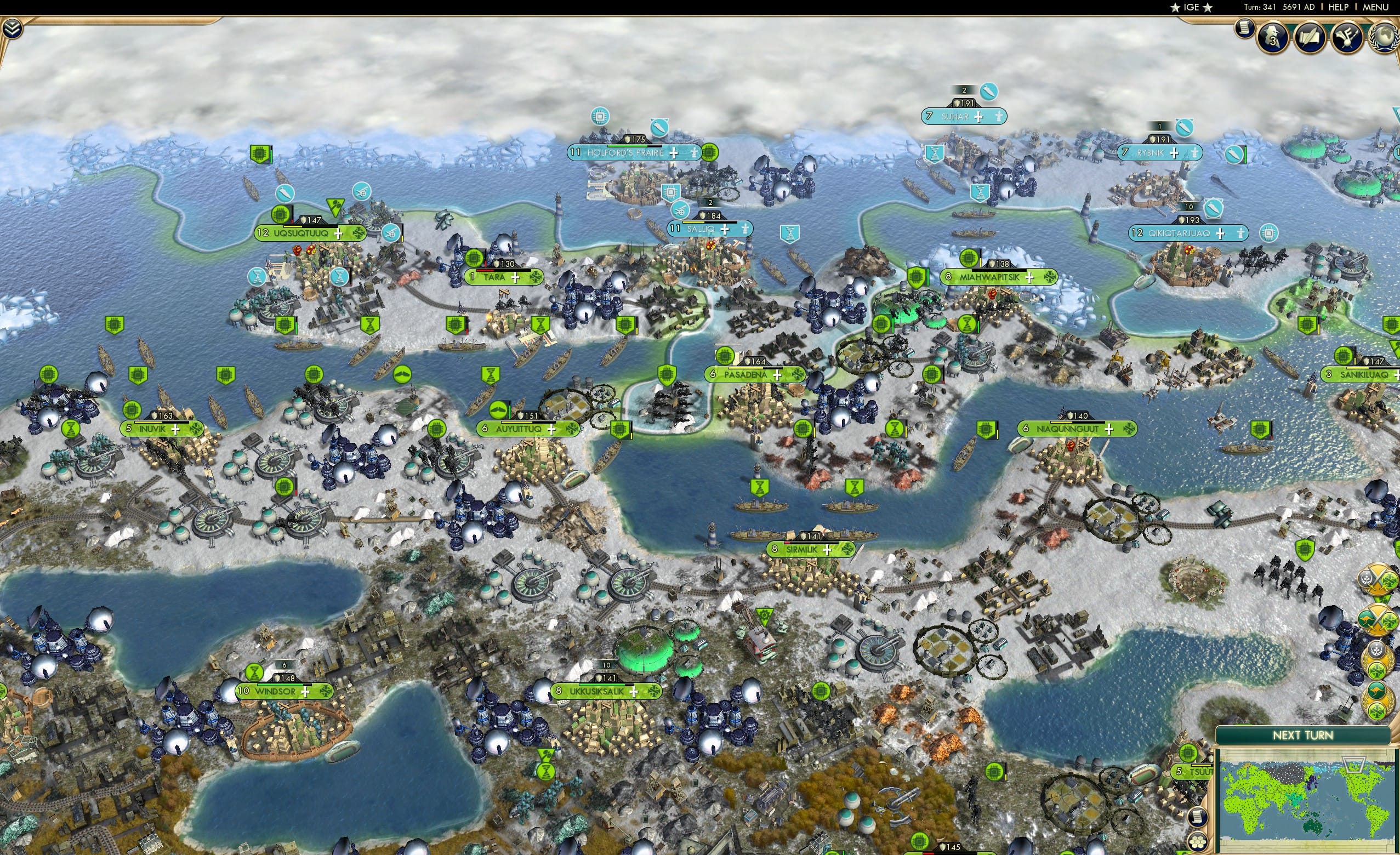Click the Great Writer notification icon
The height and width of the screenshot is (855, 1400).
tap(1309, 38)
